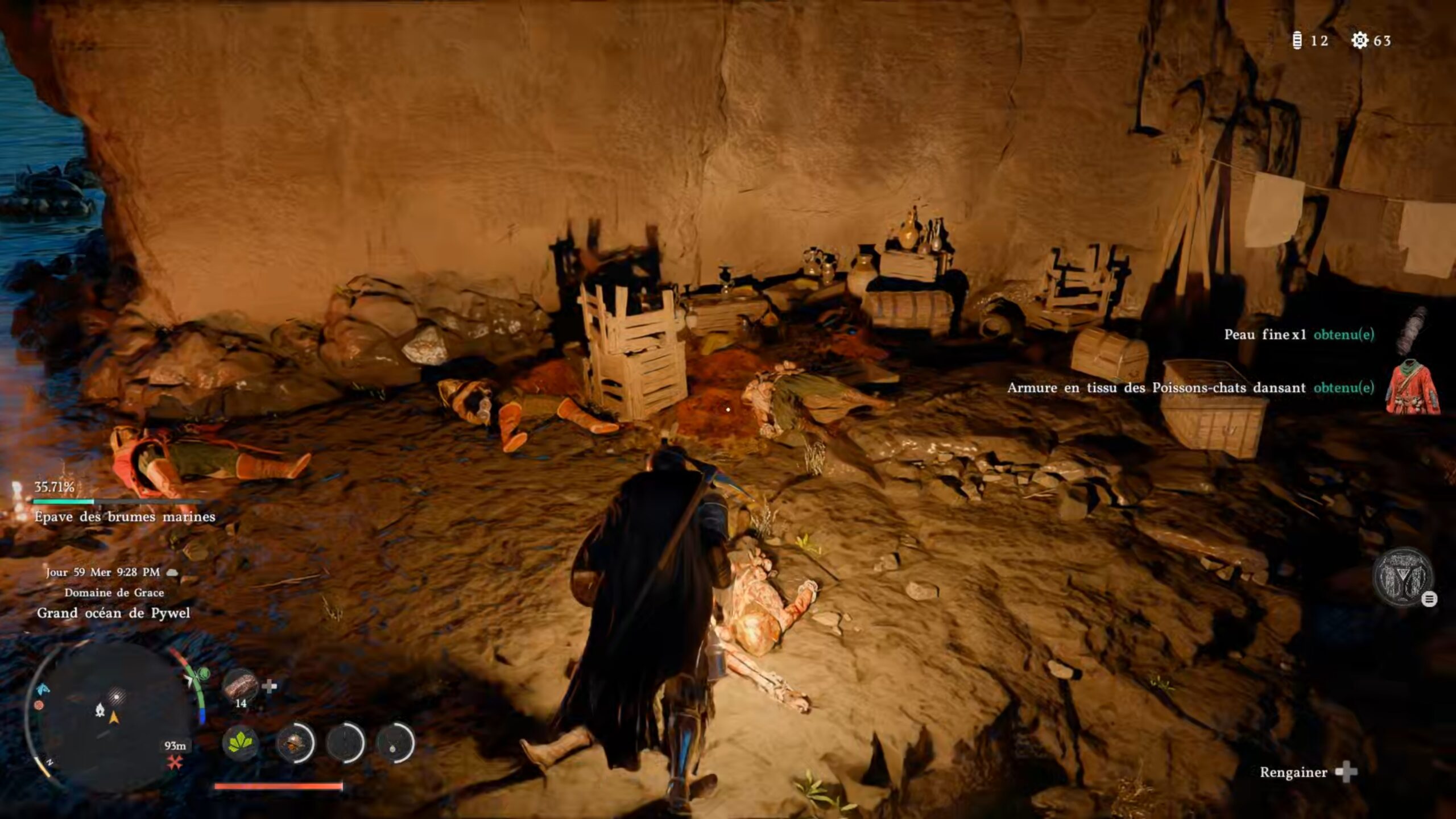Click the gear currency icon showing 63
1456x819 pixels.
(x=1360, y=40)
